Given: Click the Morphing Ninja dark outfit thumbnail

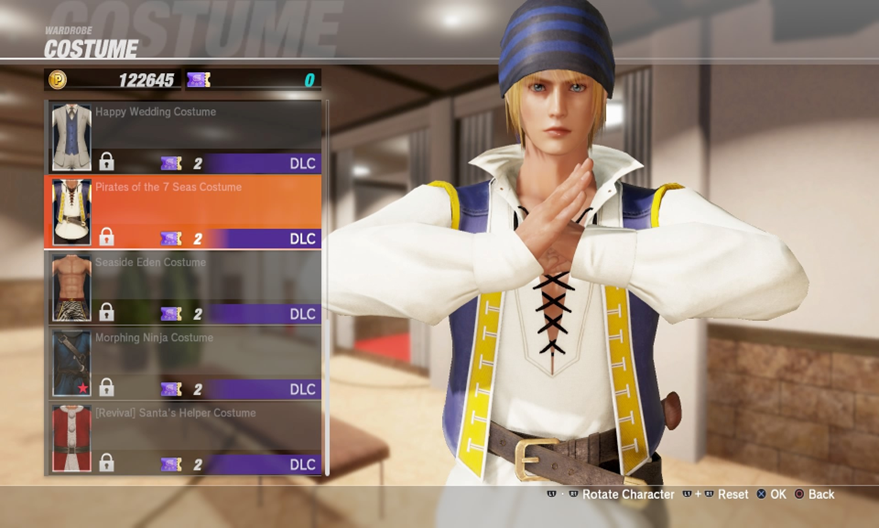Looking at the screenshot, I should click(x=71, y=363).
